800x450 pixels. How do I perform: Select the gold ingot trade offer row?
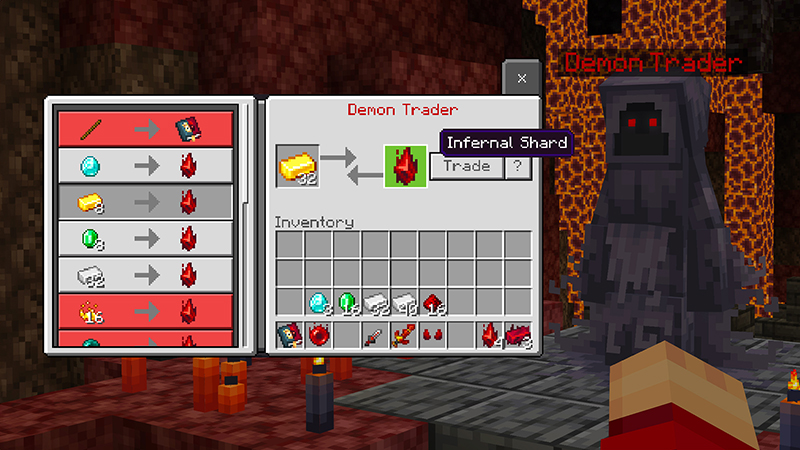click(x=146, y=202)
